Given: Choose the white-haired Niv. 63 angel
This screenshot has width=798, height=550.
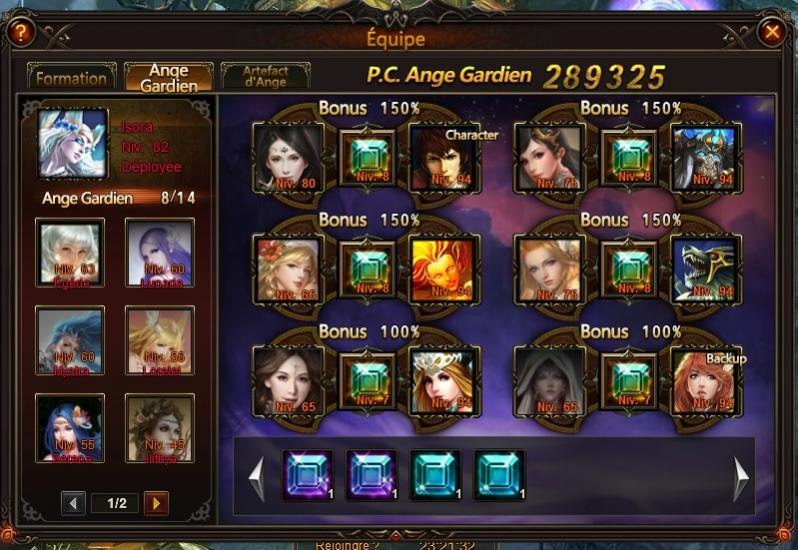Looking at the screenshot, I should point(70,253).
